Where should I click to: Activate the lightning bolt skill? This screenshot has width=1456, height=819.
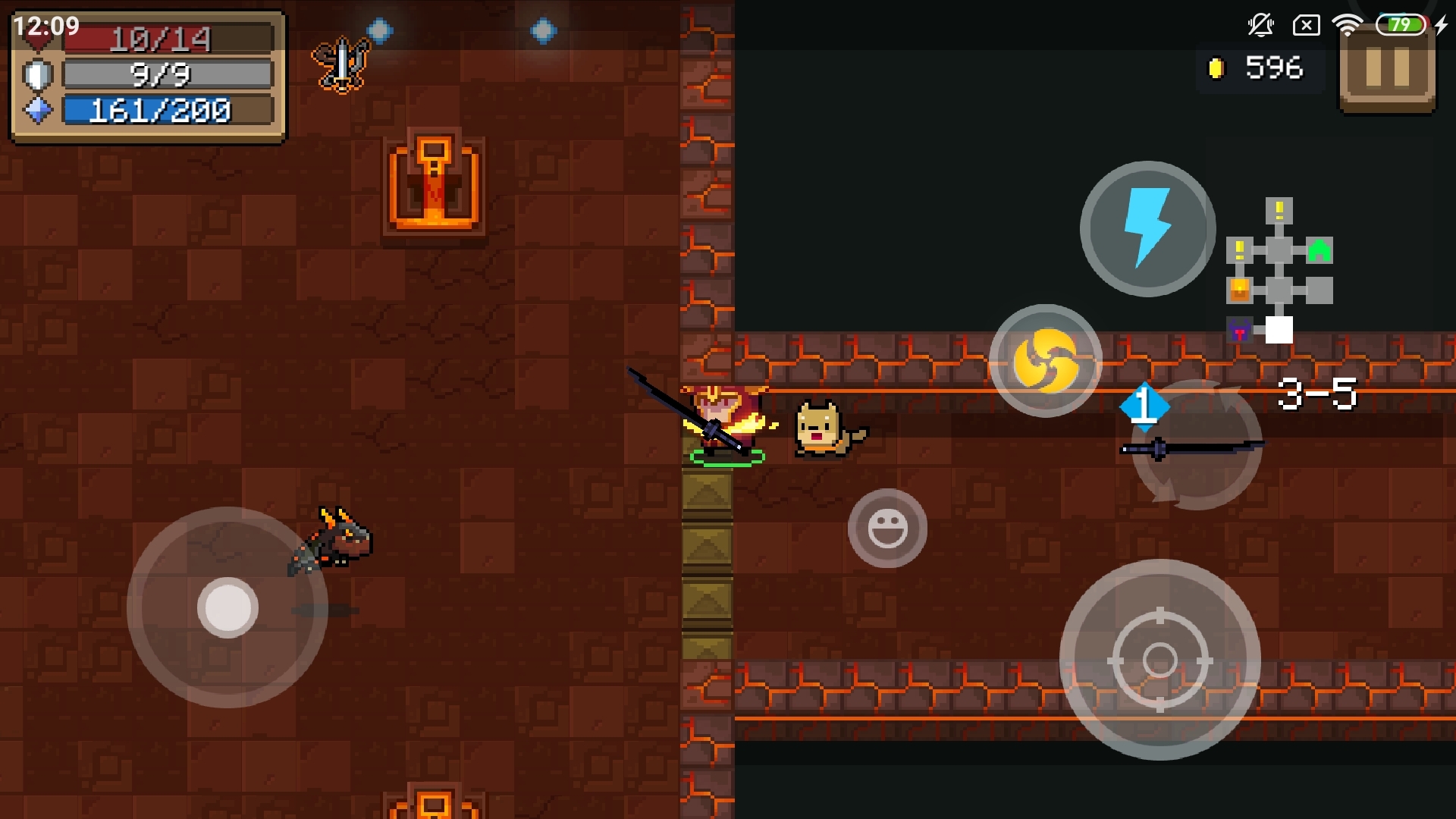point(1147,229)
